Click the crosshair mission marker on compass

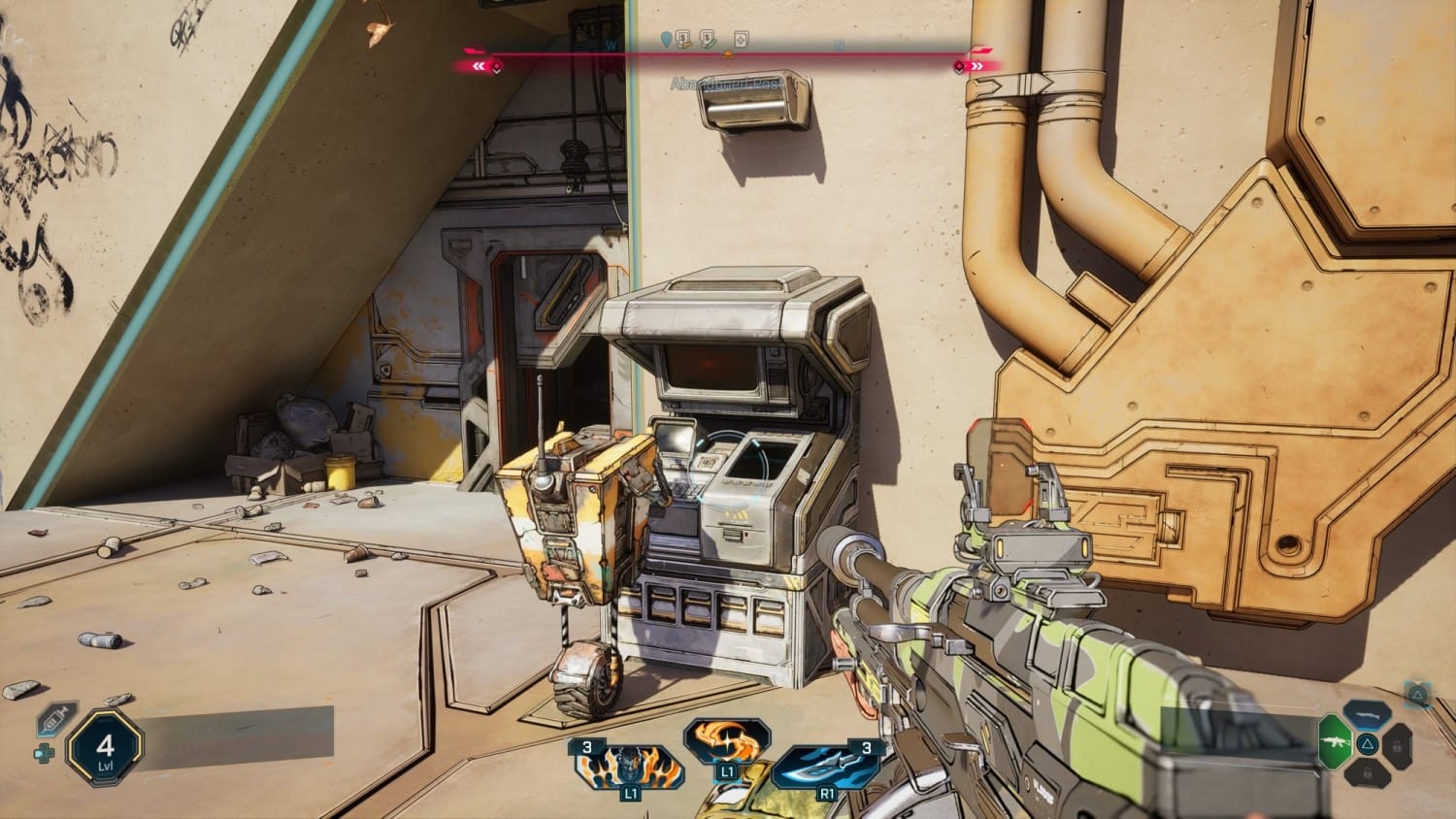tap(741, 40)
